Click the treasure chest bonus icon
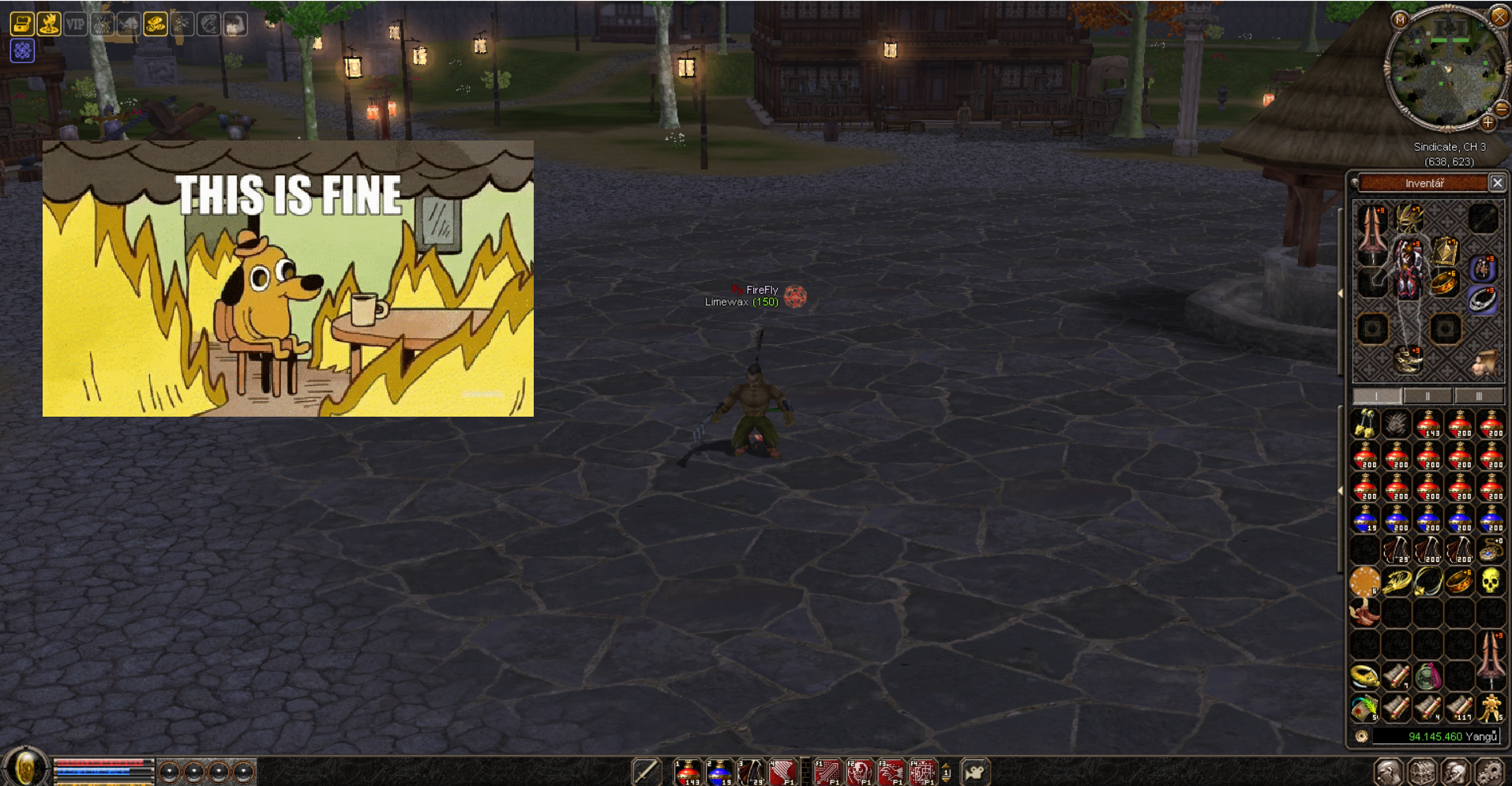 pyautogui.click(x=22, y=24)
